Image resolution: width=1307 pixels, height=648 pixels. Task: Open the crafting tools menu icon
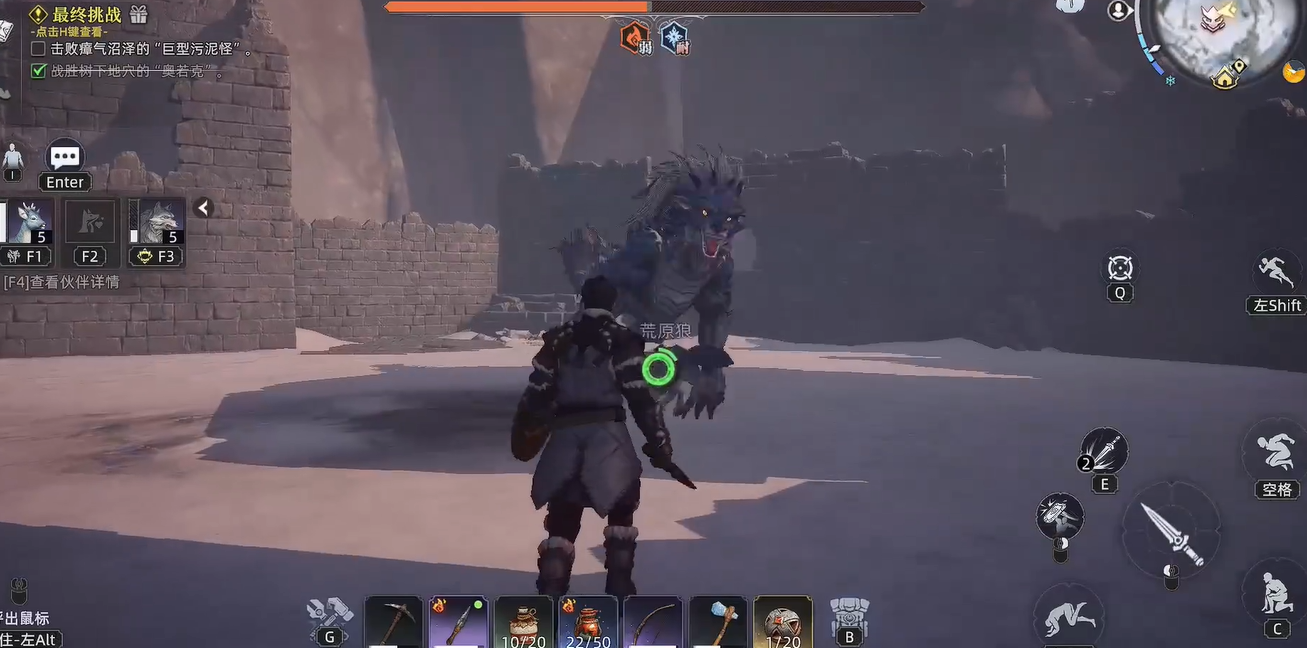[329, 611]
